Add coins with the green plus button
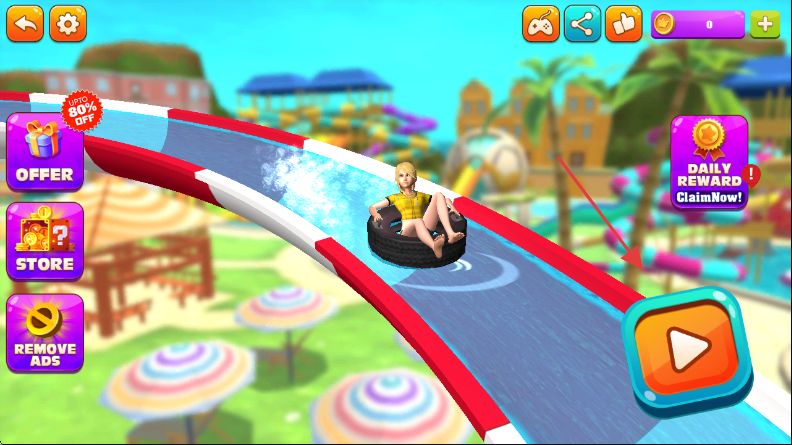The height and width of the screenshot is (445, 792). coord(765,24)
